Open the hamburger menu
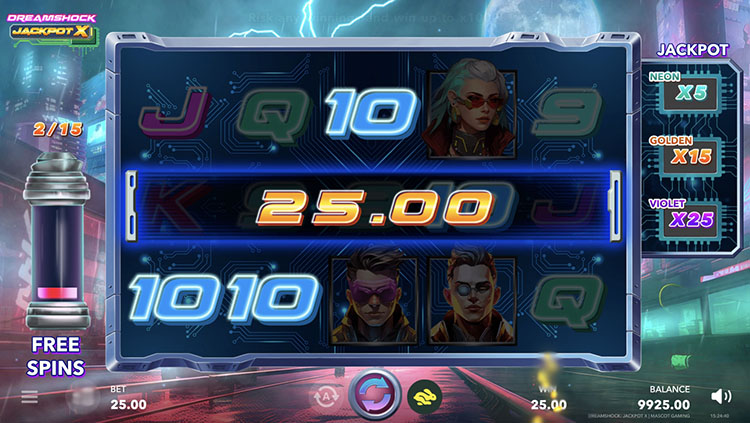Image resolution: width=750 pixels, height=423 pixels. tap(30, 397)
